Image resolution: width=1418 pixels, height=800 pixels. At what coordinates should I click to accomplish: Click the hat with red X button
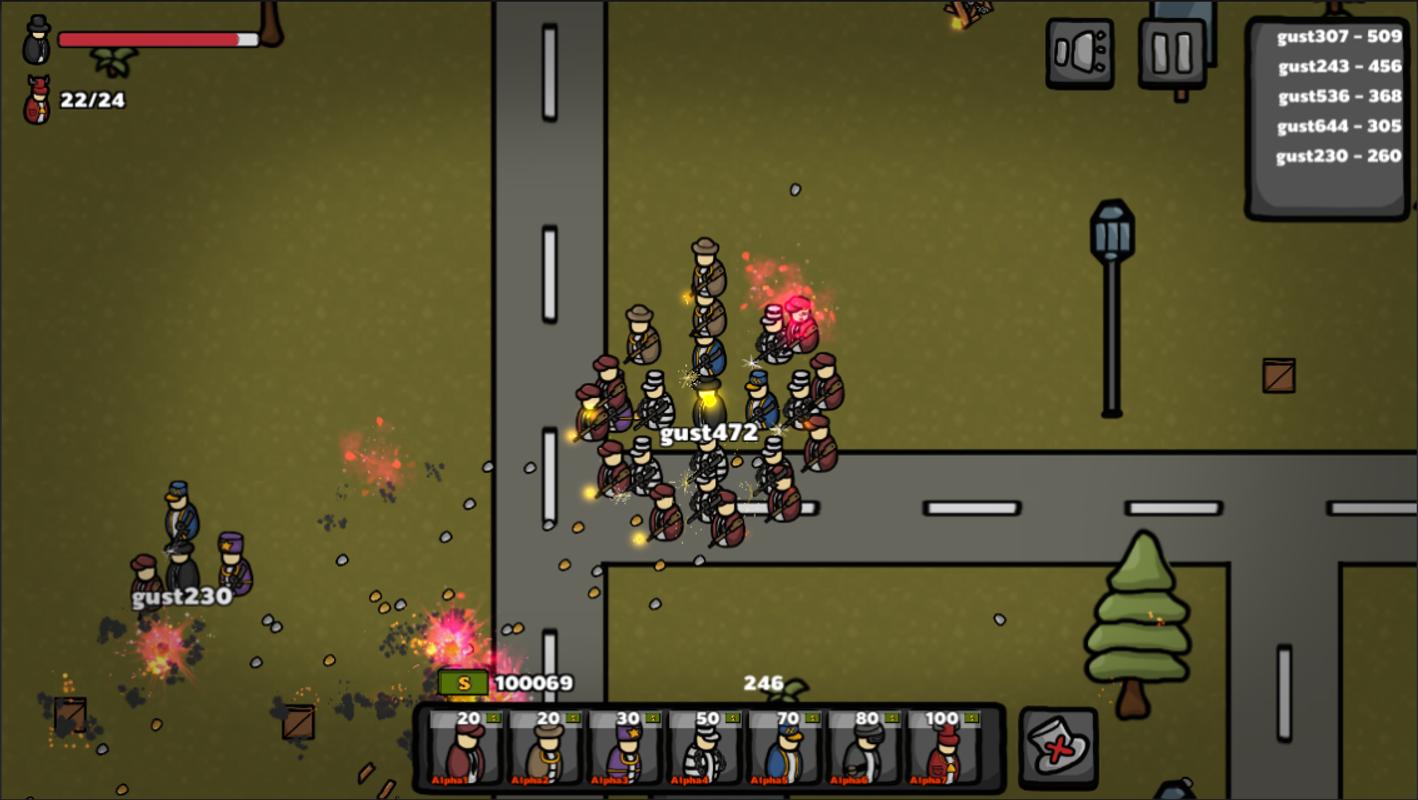tap(1058, 749)
